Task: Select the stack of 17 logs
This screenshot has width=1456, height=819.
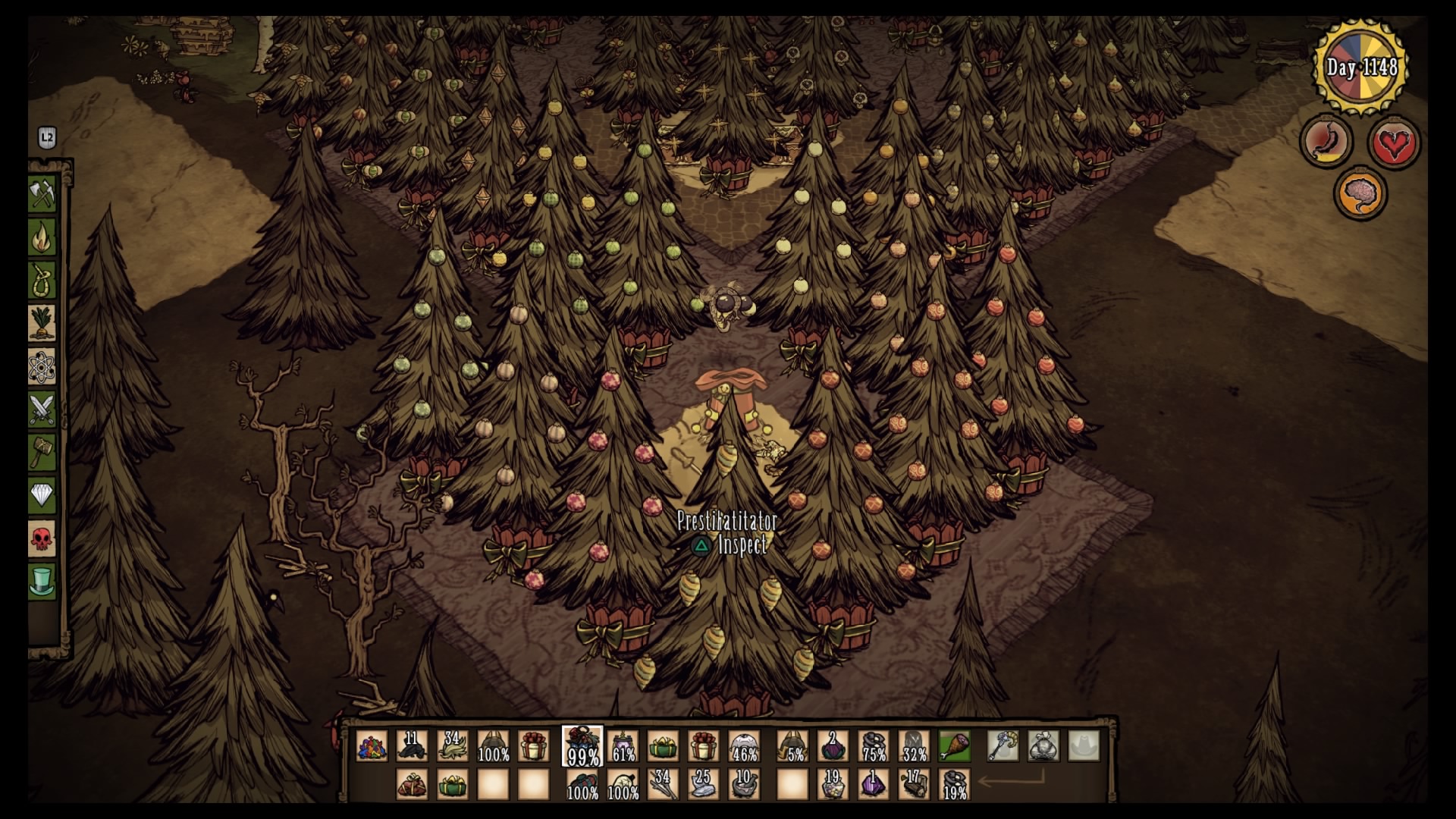Action: 914,784
